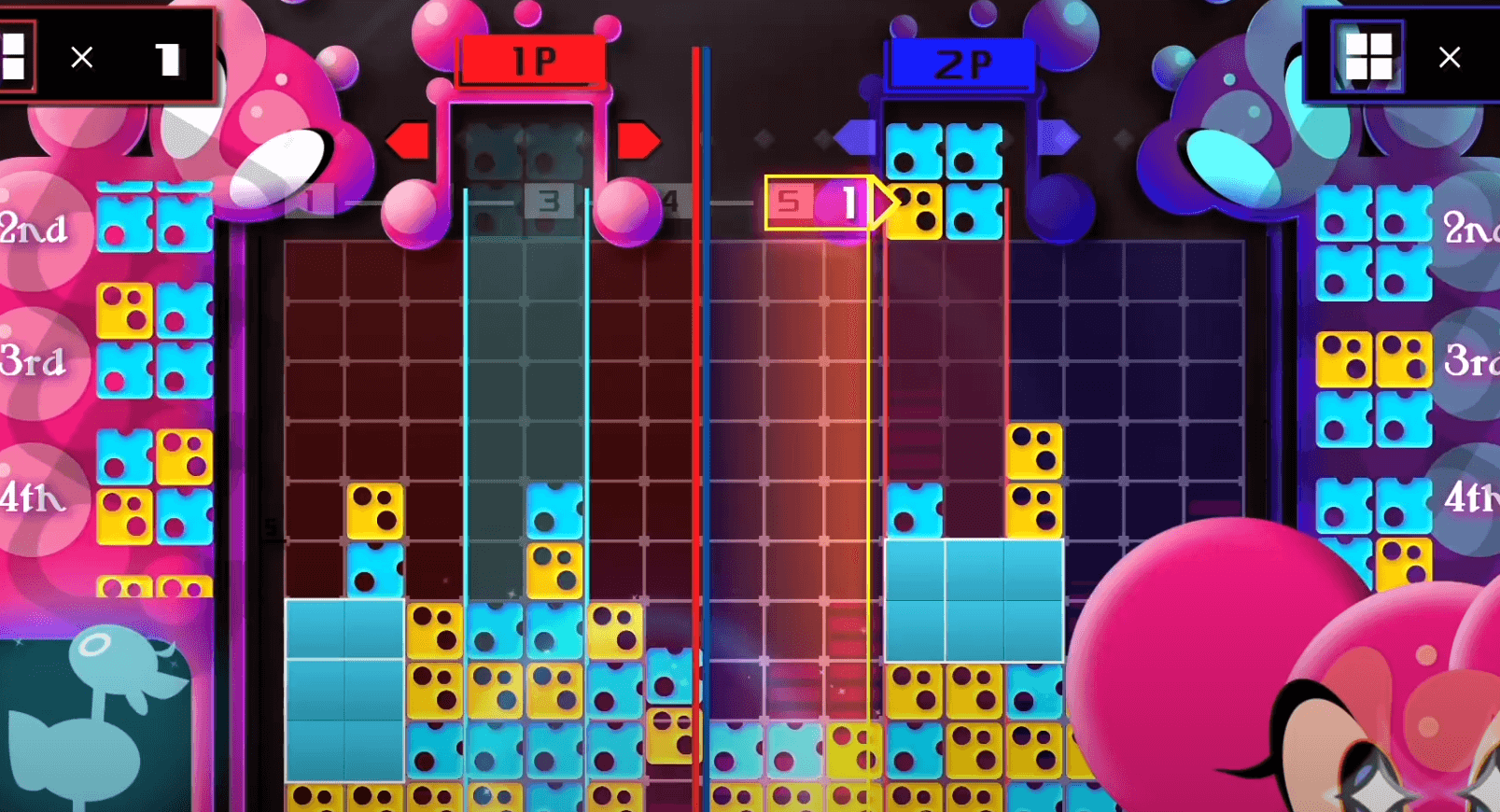
Task: Click the yellow triangle pointer on the combo marker
Action: (x=880, y=200)
